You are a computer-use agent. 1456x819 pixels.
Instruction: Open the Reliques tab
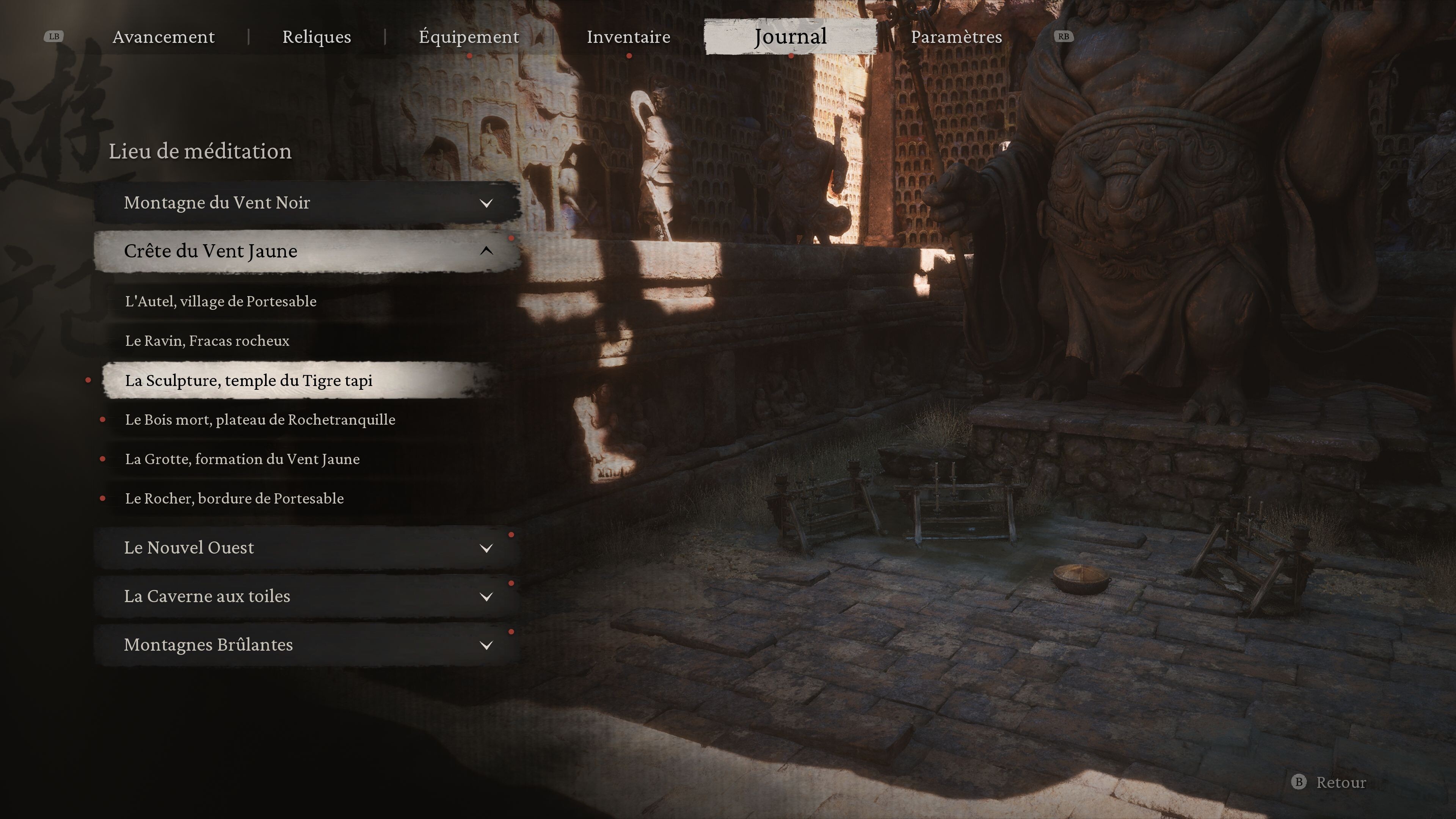(x=317, y=37)
